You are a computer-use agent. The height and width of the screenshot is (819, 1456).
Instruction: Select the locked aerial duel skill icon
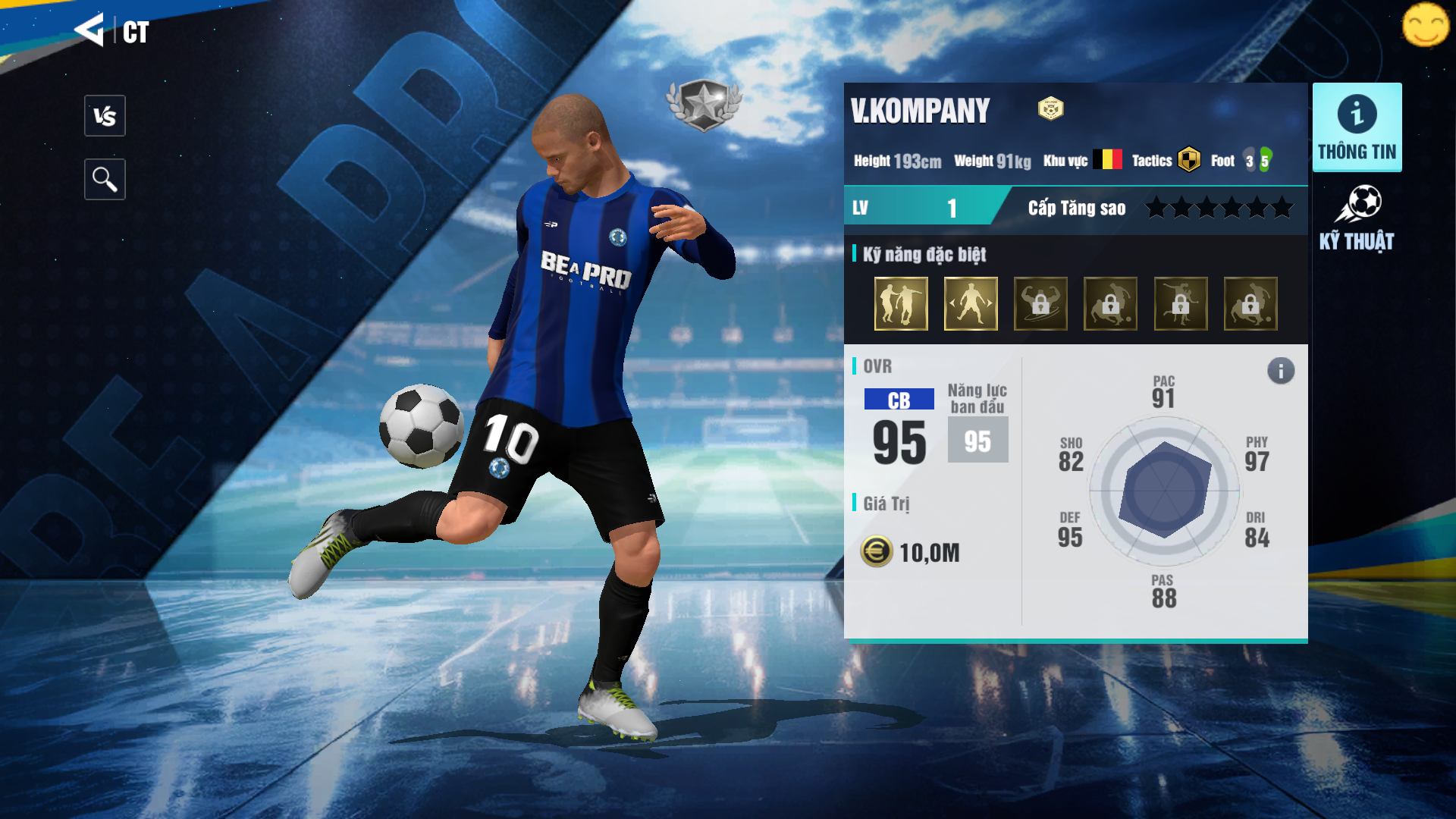coord(1181,303)
